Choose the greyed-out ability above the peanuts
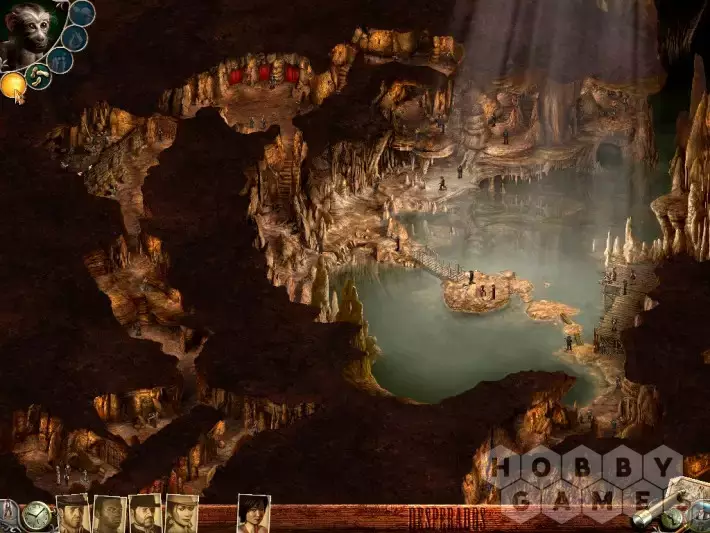The image size is (710, 533). 60,61
